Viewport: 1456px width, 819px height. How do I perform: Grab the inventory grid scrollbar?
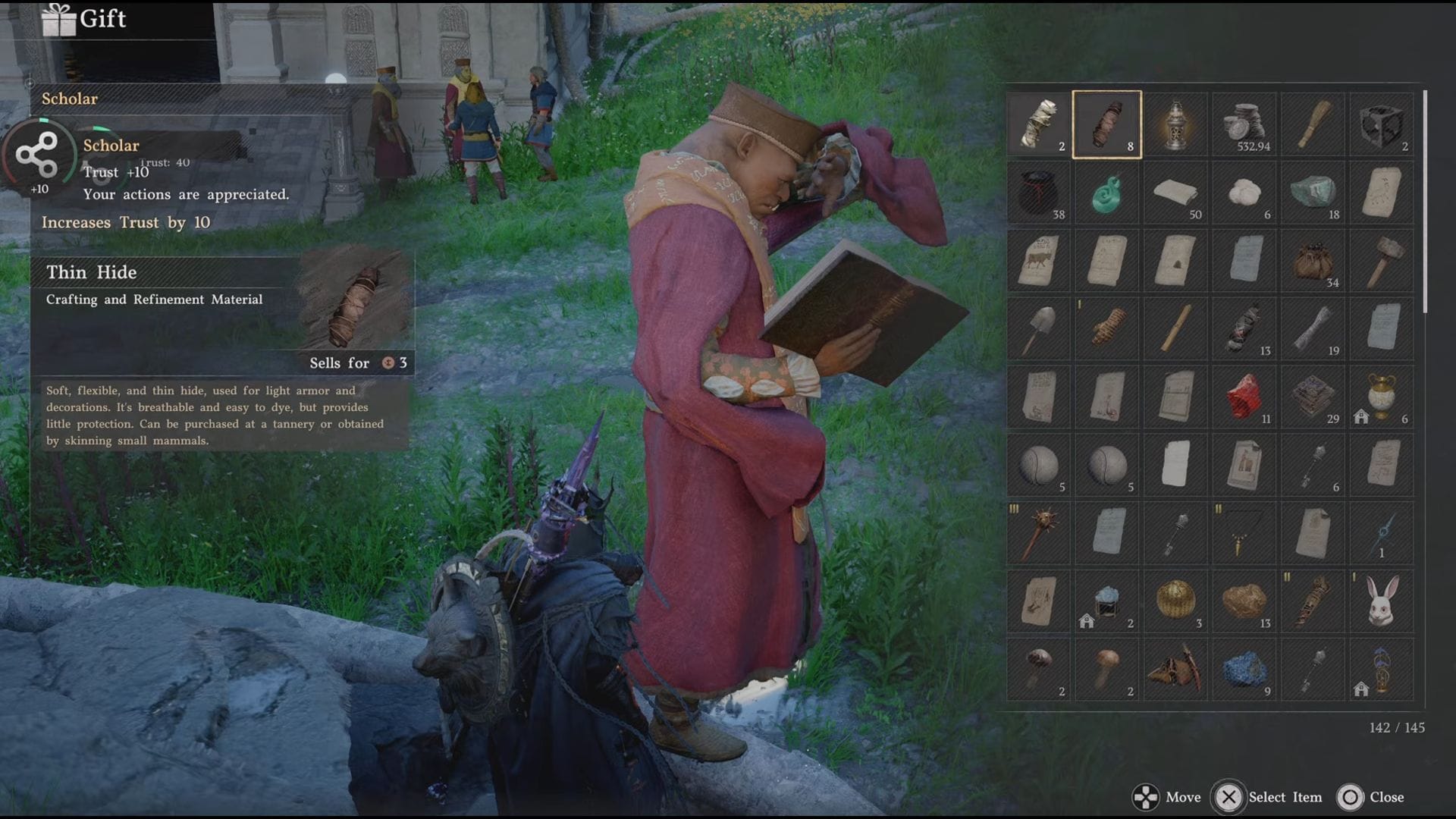(x=1426, y=202)
